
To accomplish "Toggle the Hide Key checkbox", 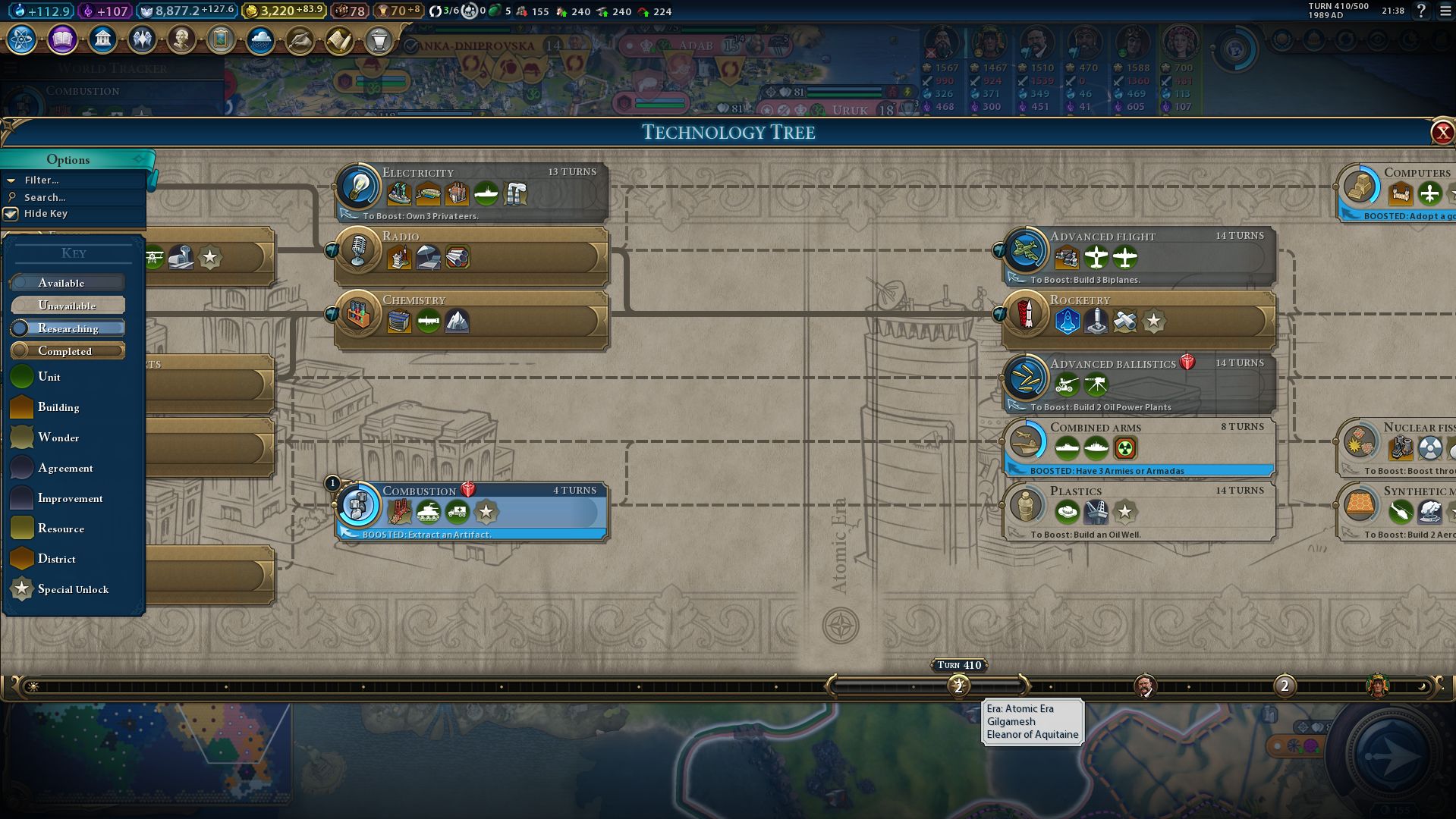I will coord(11,214).
